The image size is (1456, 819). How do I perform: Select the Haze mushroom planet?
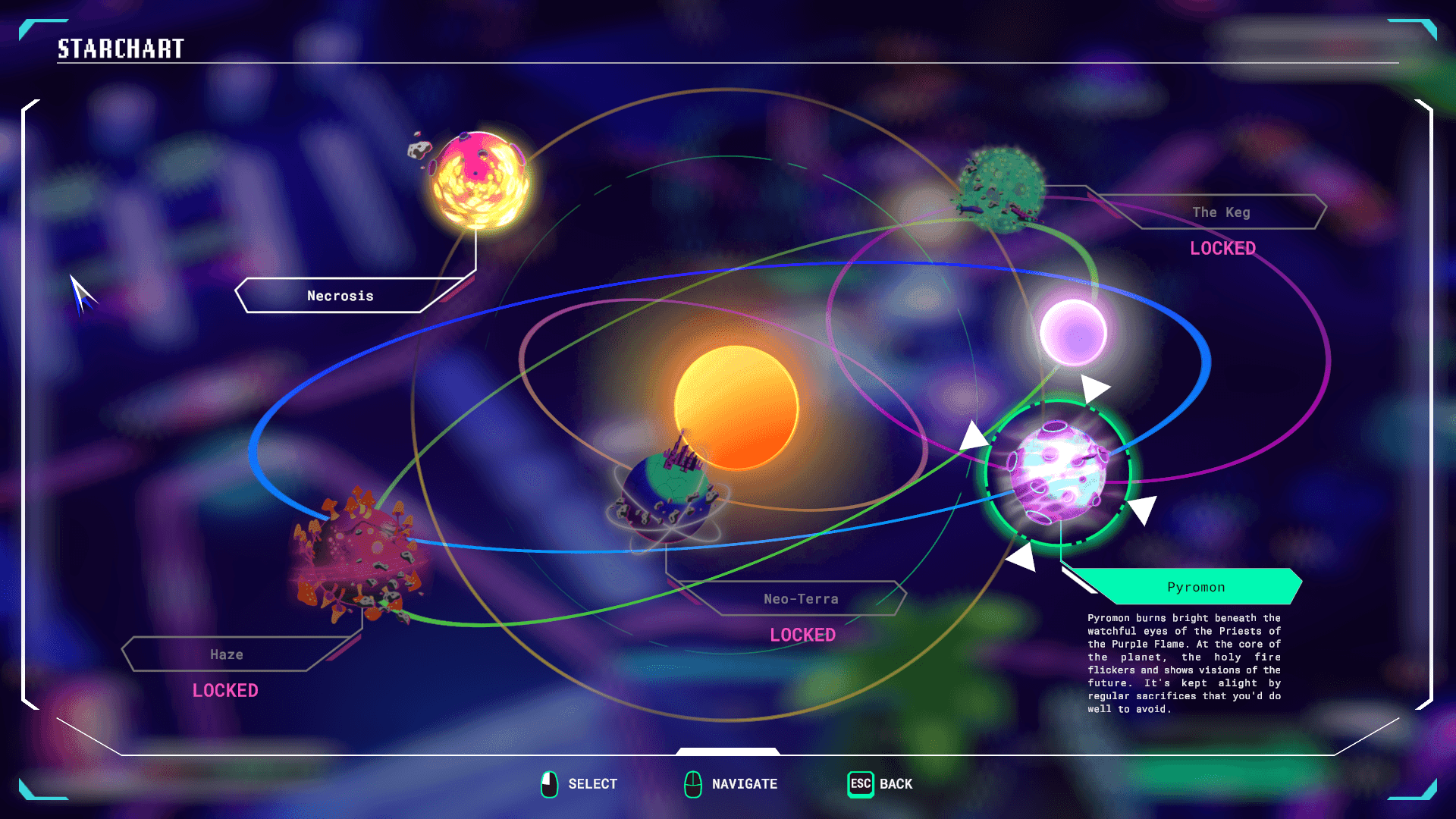pyautogui.click(x=356, y=557)
